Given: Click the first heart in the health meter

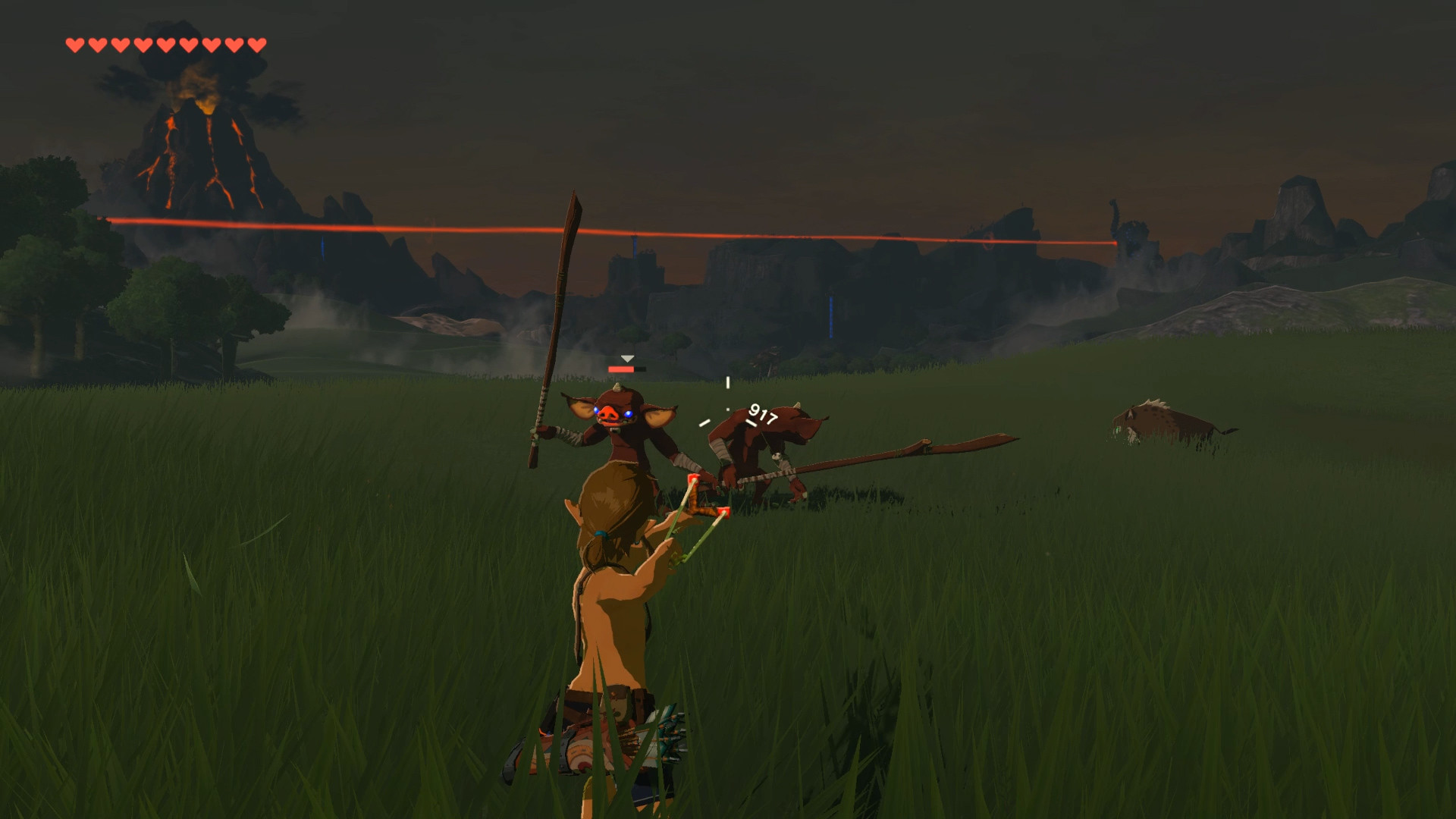Looking at the screenshot, I should (x=74, y=43).
